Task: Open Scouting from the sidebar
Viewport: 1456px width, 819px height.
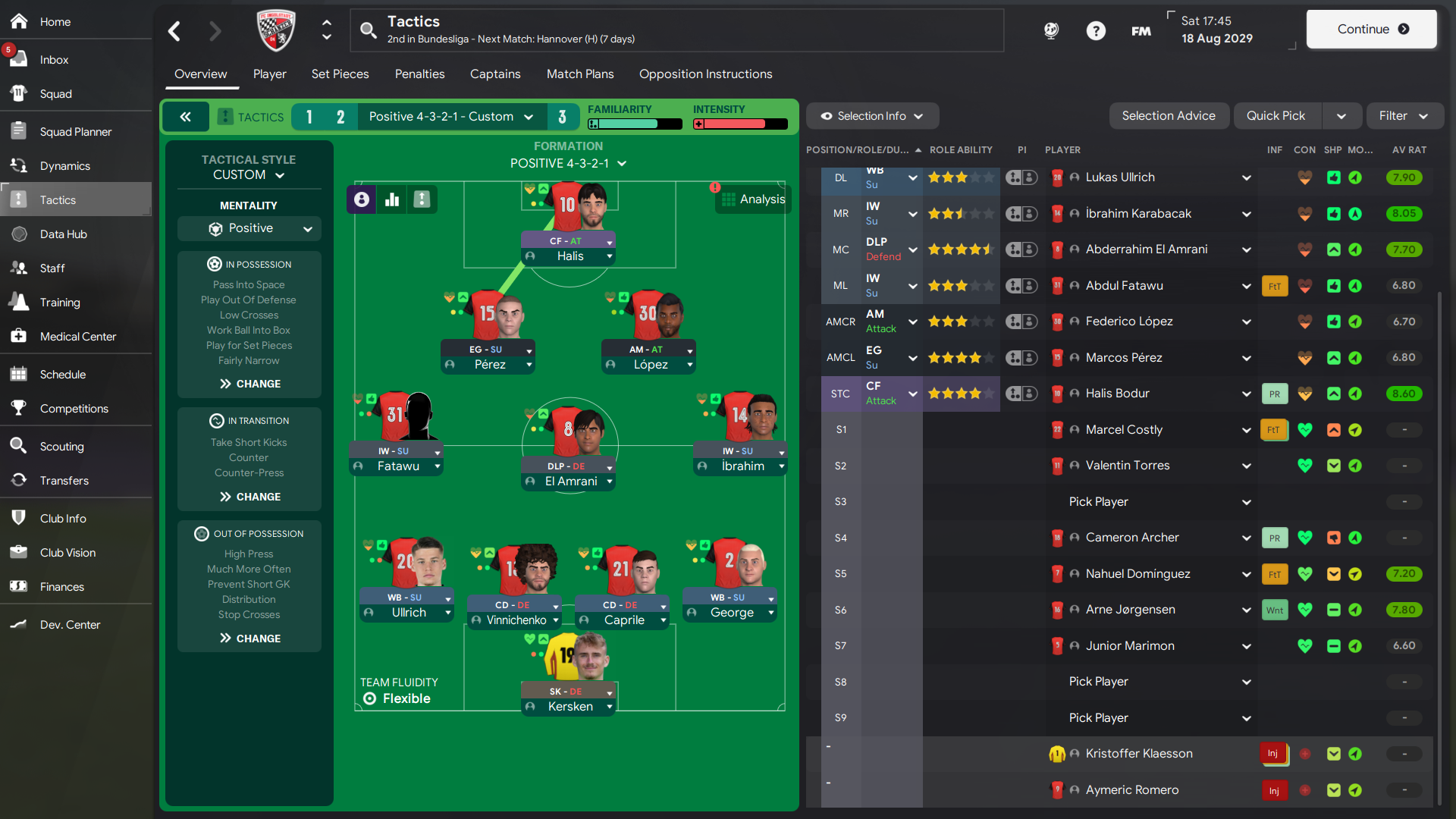Action: [x=62, y=446]
